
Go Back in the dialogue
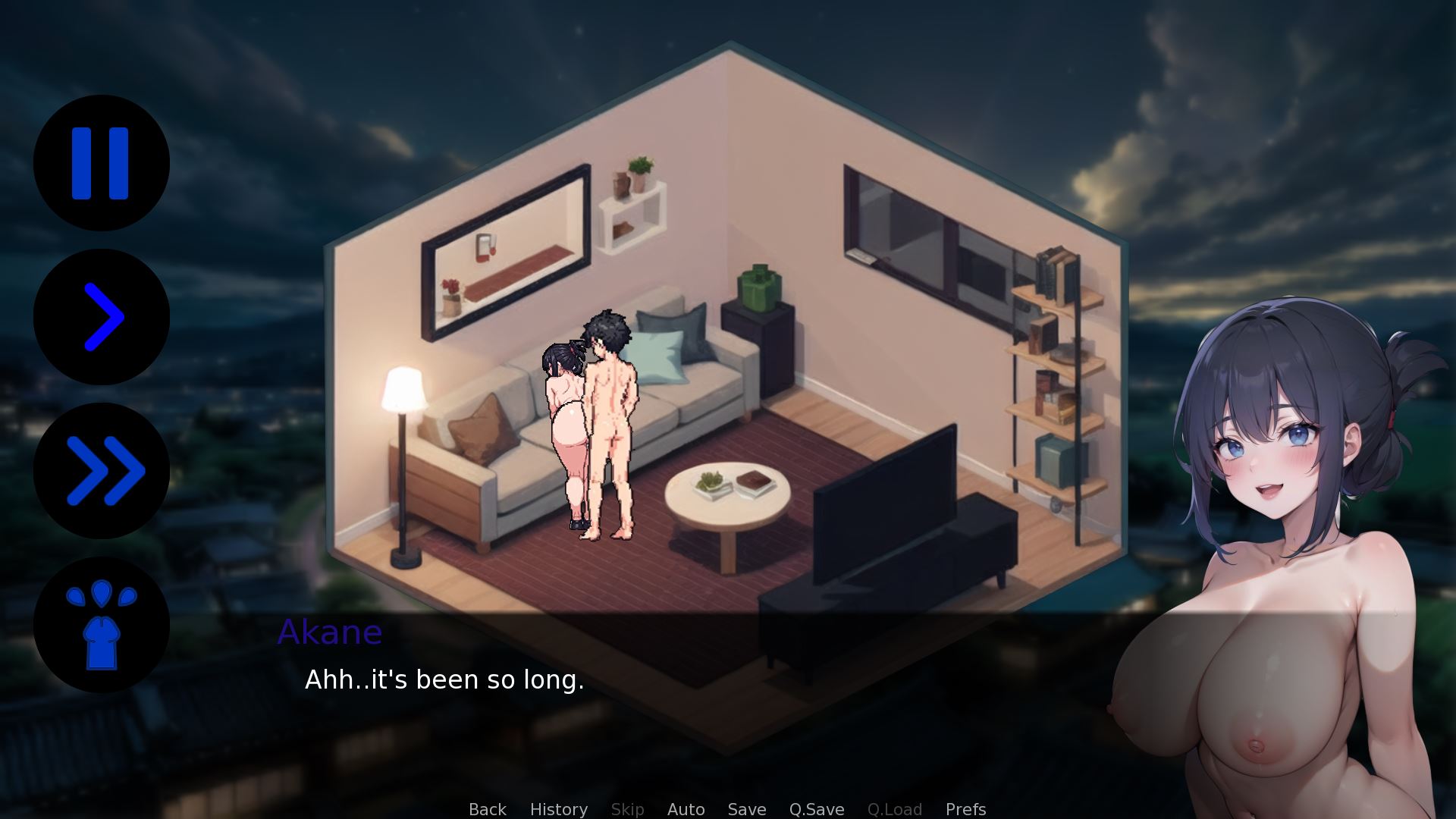click(487, 809)
